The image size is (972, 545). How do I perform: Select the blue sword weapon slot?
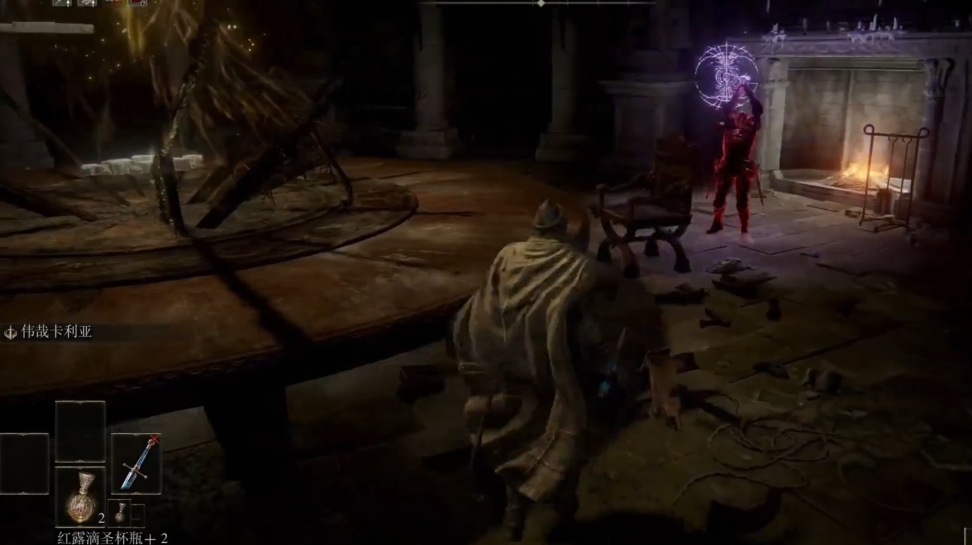(136, 464)
